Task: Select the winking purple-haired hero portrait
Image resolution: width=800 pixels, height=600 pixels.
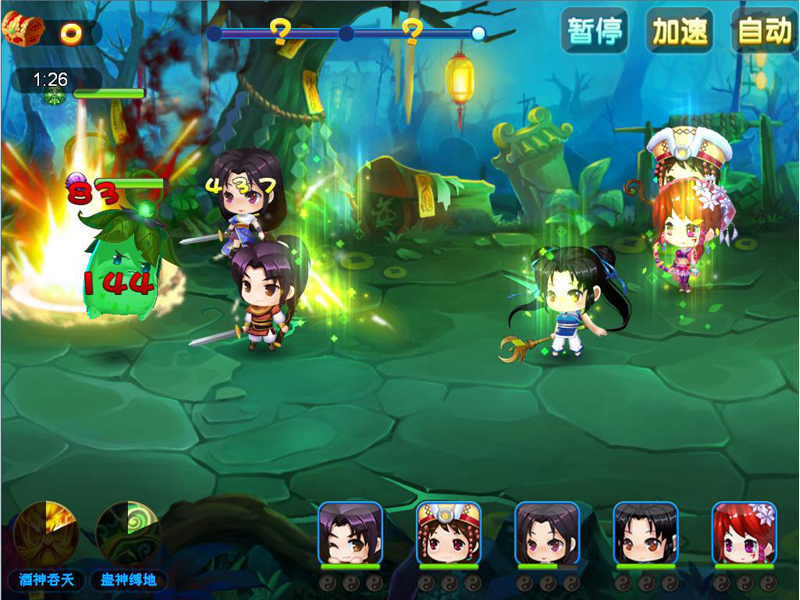Action: click(350, 533)
